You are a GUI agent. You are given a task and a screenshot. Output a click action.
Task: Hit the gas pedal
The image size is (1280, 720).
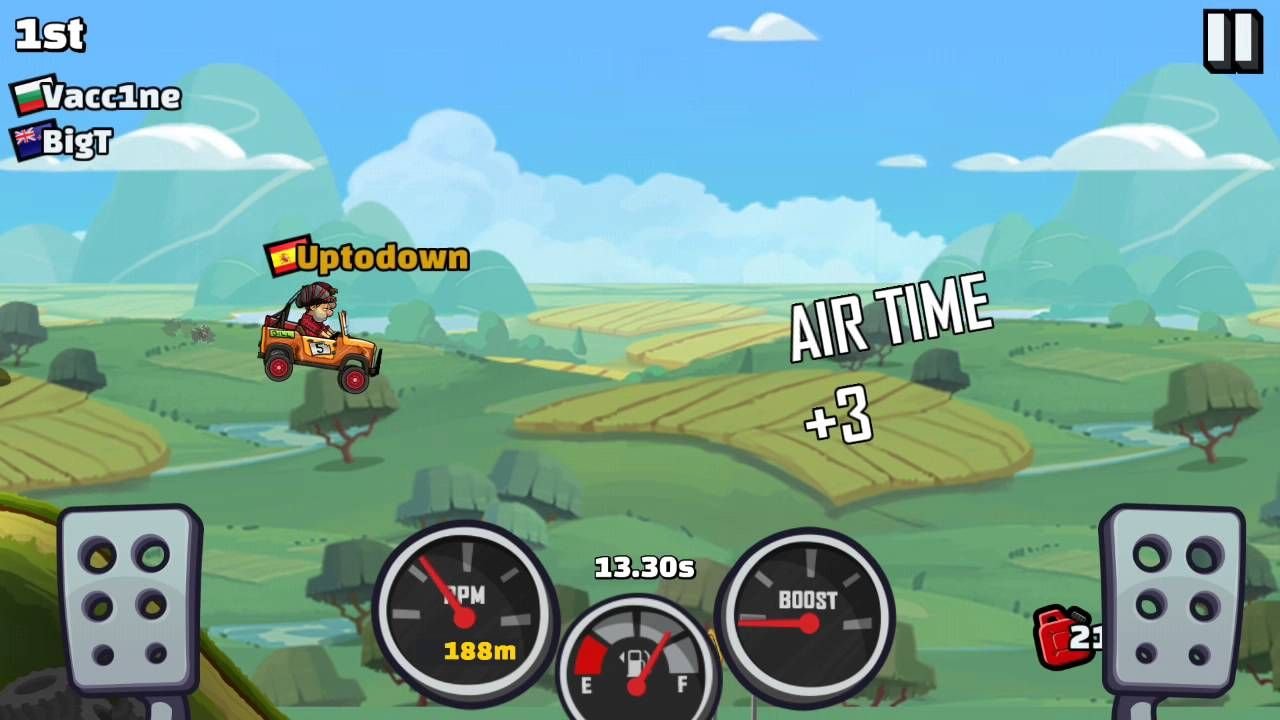click(1172, 600)
